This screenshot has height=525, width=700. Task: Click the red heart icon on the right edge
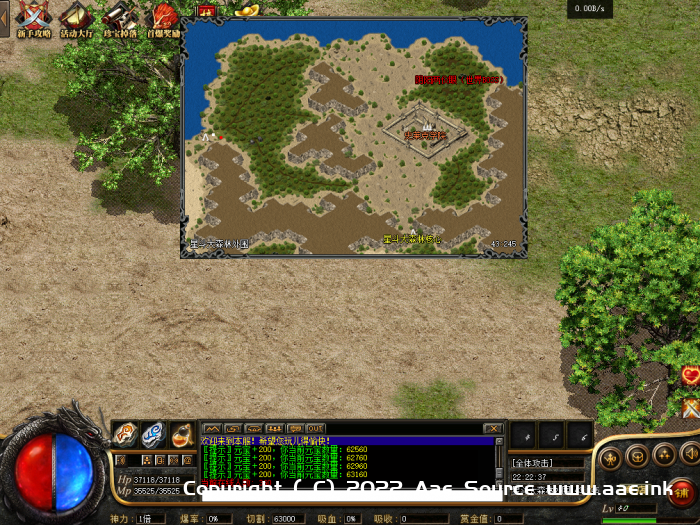pyautogui.click(x=690, y=376)
